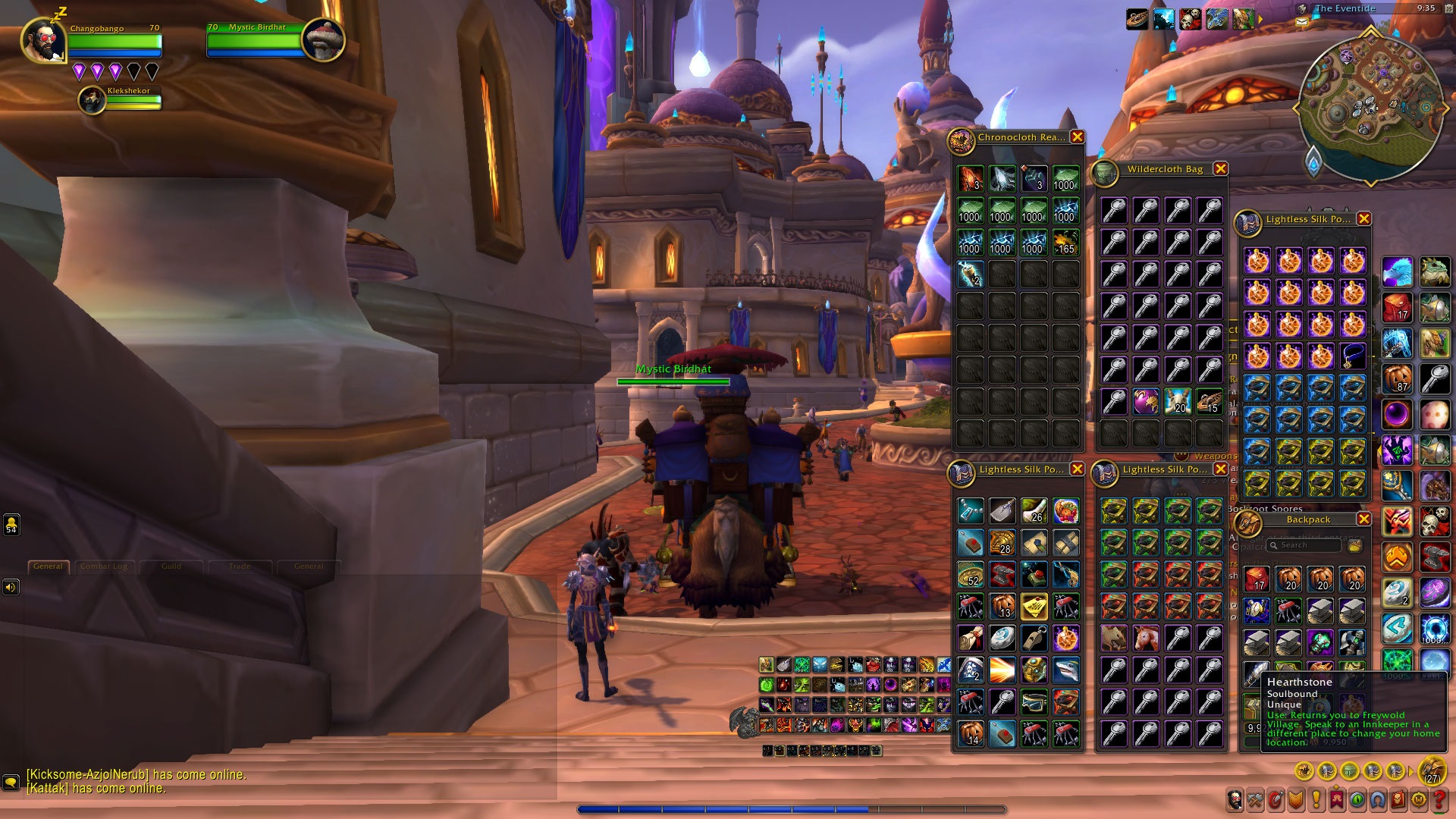Select the blue necklace item slot
This screenshot has width=1456, height=819.
tap(1352, 356)
